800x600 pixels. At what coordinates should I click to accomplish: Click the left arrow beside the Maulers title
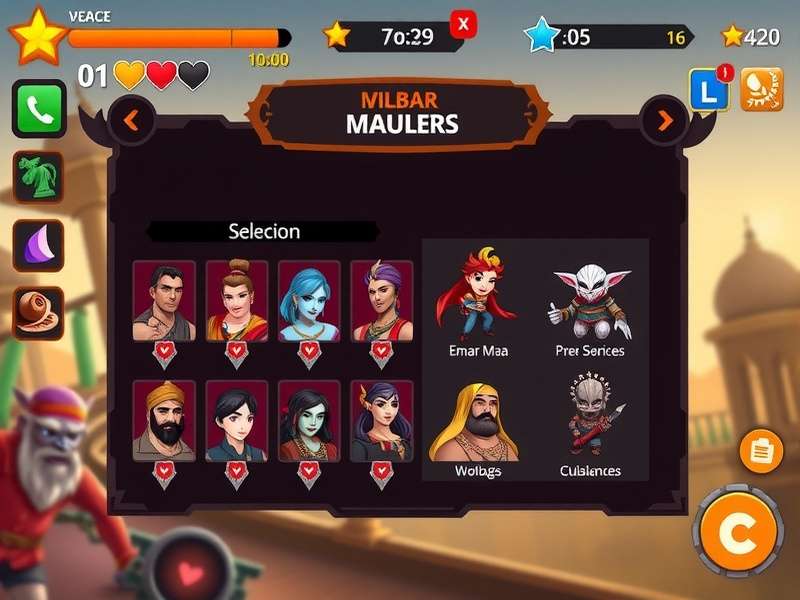pyautogui.click(x=131, y=121)
